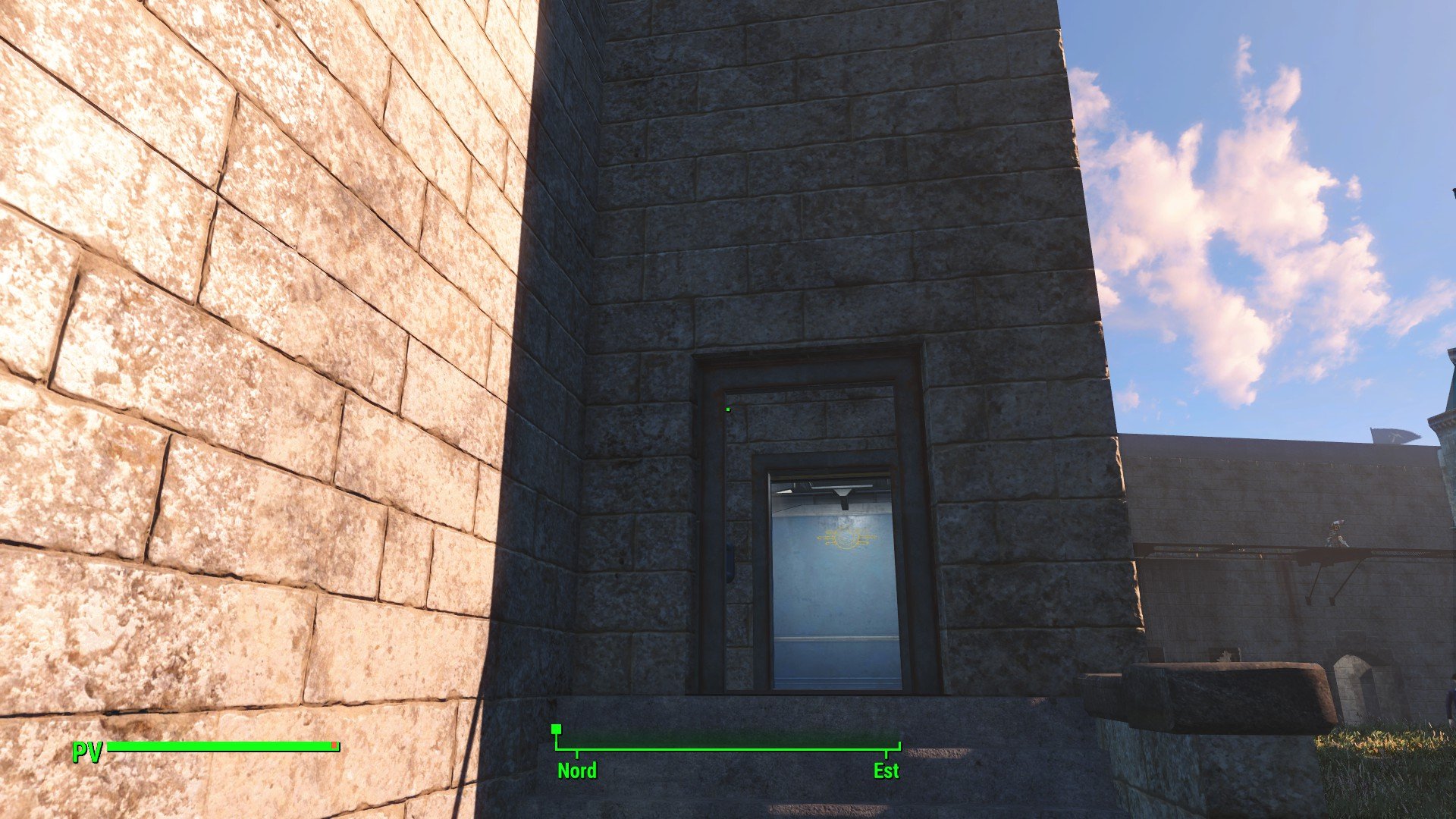Click the compass bar showing Nord and Est
The image size is (1456, 819).
(728, 750)
